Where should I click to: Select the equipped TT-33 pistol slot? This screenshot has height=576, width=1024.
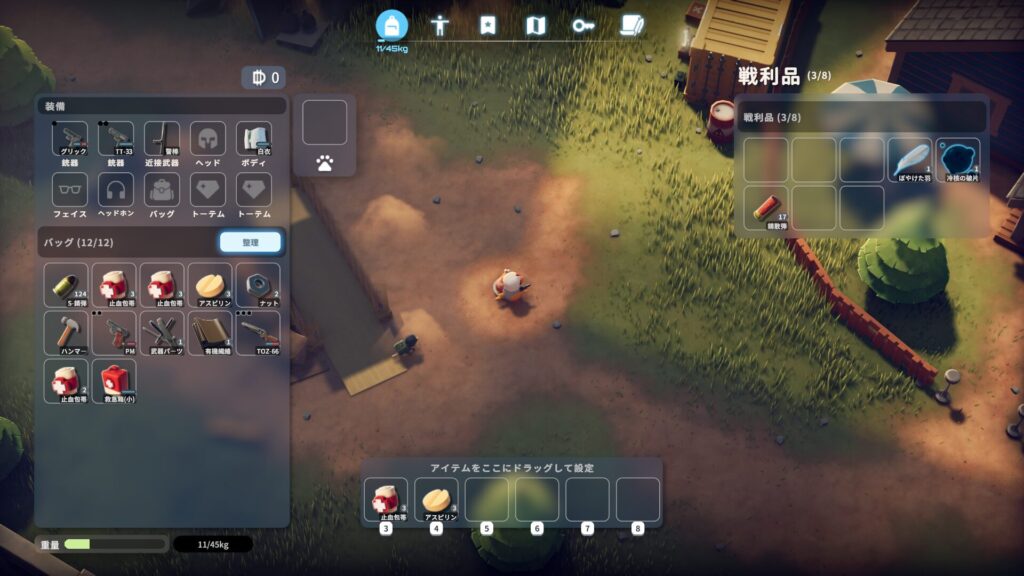point(116,142)
